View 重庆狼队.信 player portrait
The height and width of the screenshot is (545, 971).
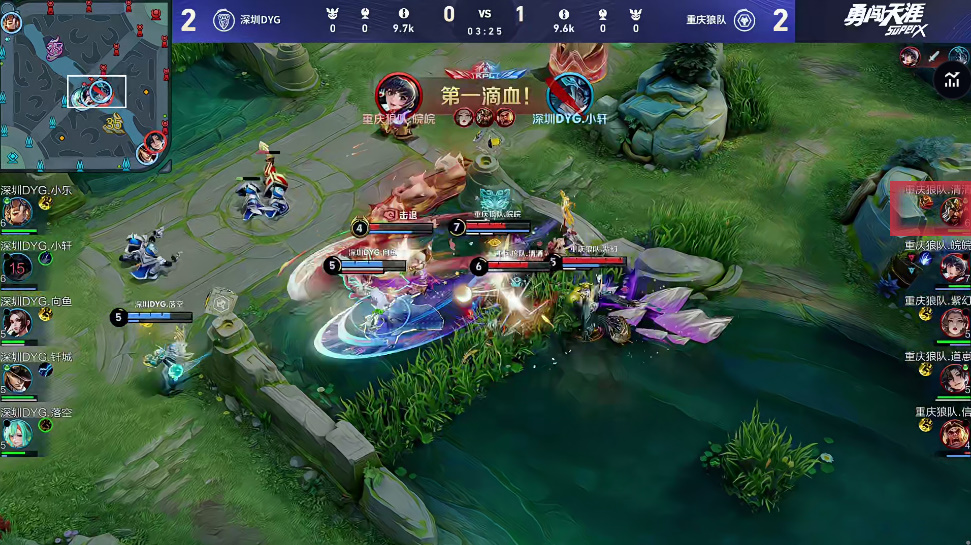click(955, 433)
